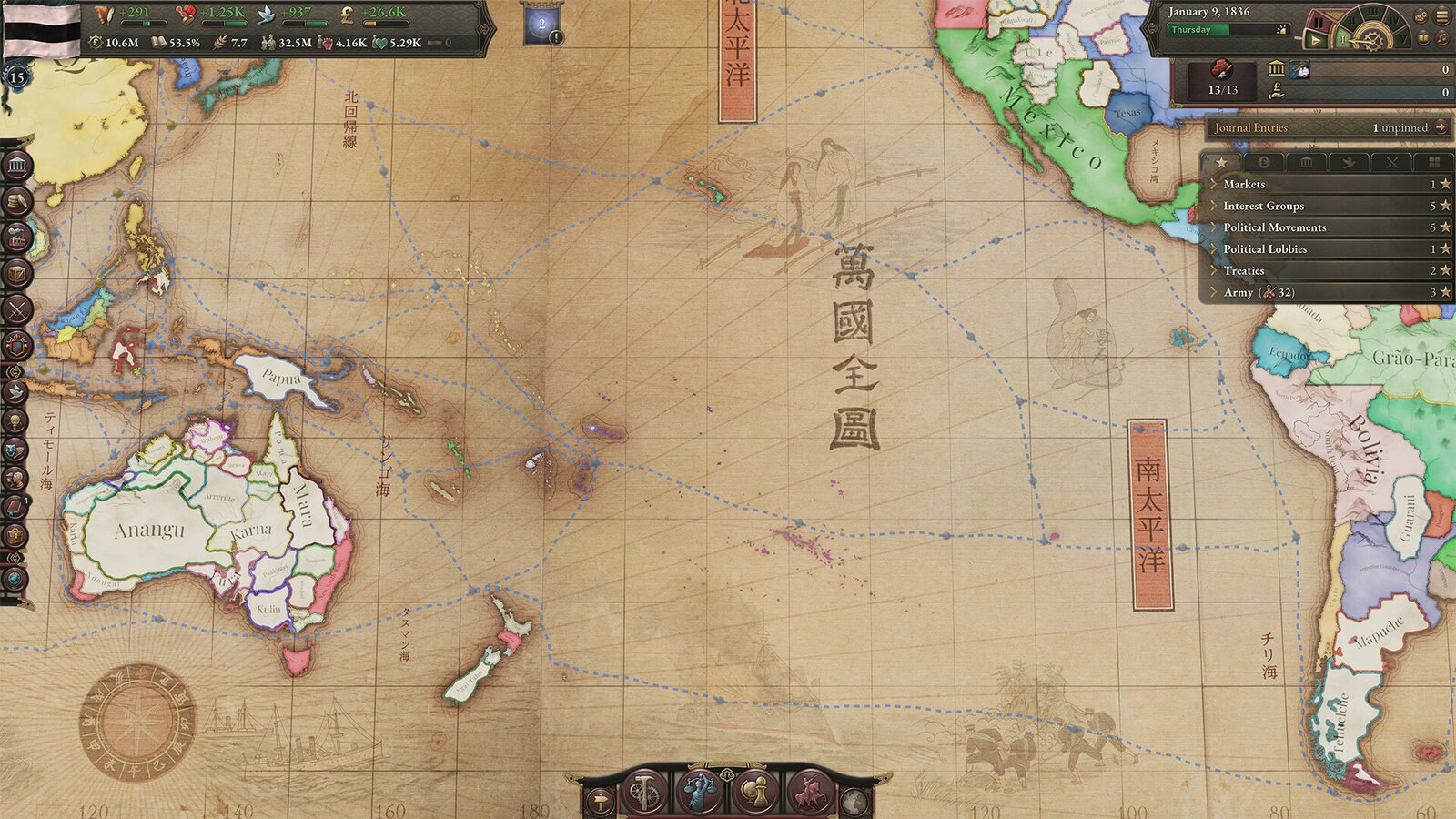
Task: Select the scales-of-justice political lens
Action: pyautogui.click(x=700, y=794)
